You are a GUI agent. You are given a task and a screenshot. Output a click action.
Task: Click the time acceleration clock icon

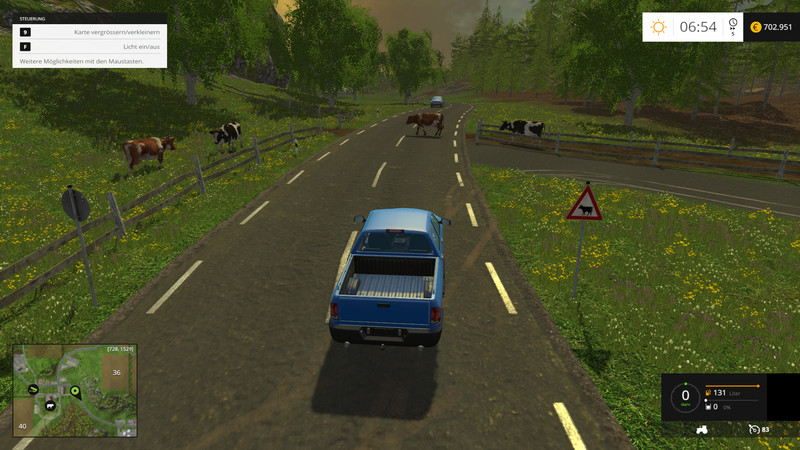(732, 25)
